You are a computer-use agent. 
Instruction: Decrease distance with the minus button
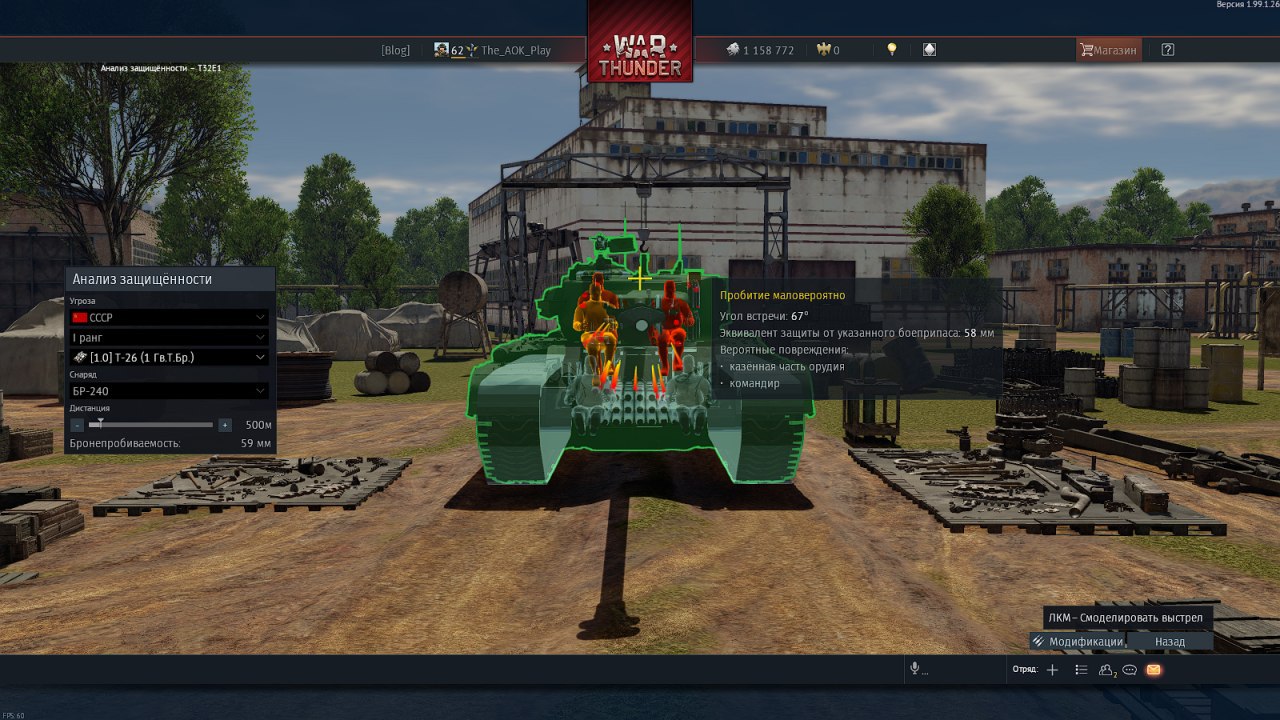[x=78, y=425]
